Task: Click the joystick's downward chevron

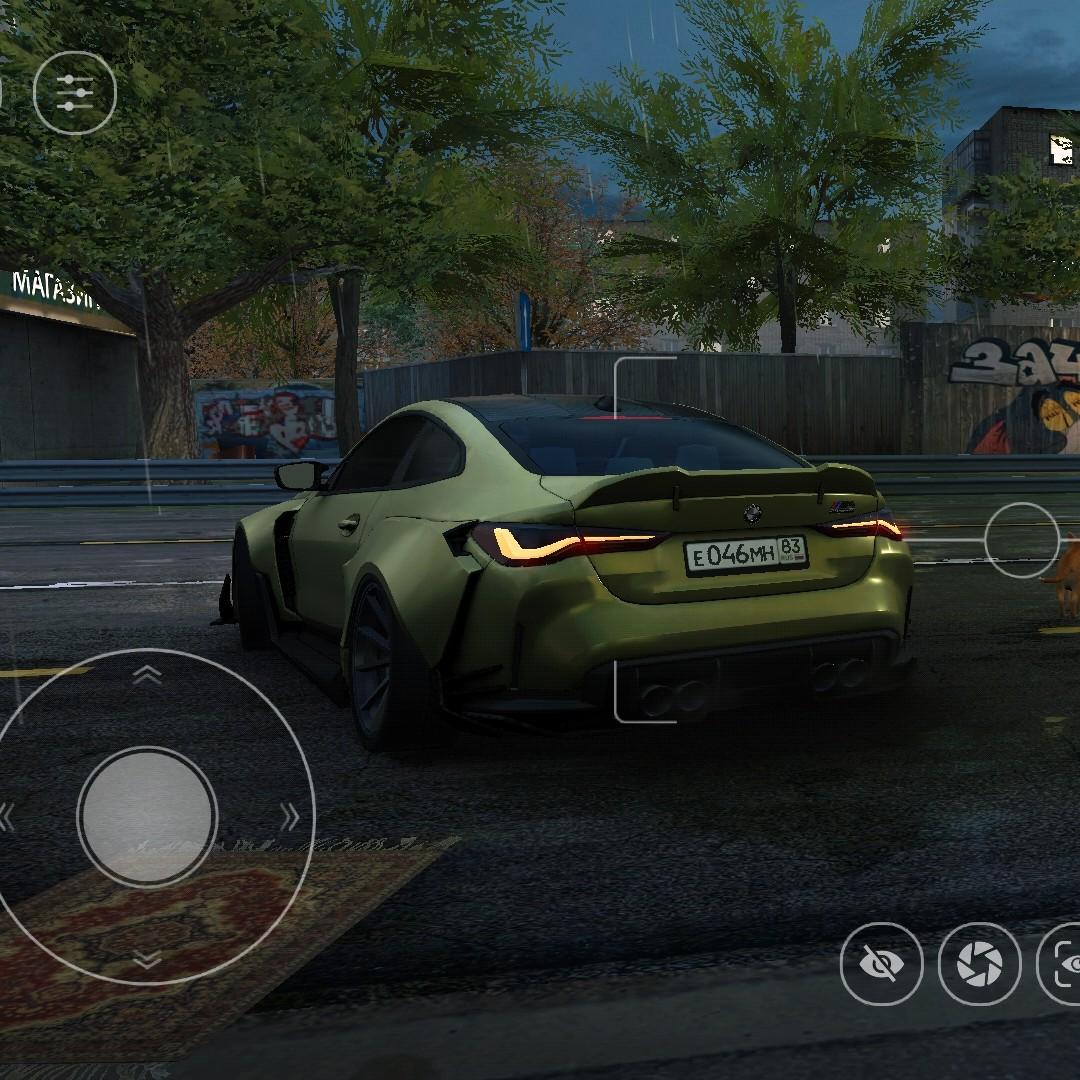Action: click(x=147, y=960)
